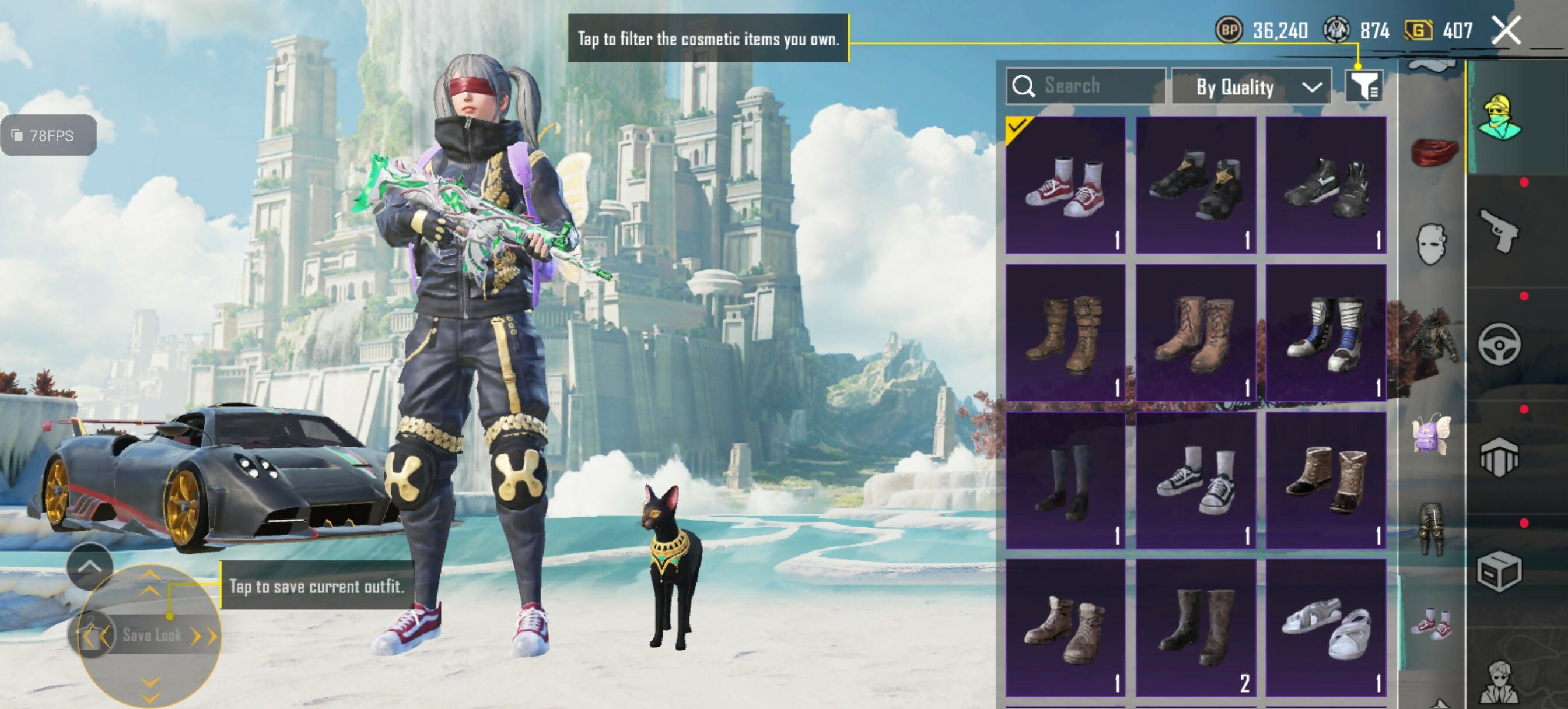The height and width of the screenshot is (709, 1568).
Task: Close the inventory with the X button
Action: point(1506,30)
